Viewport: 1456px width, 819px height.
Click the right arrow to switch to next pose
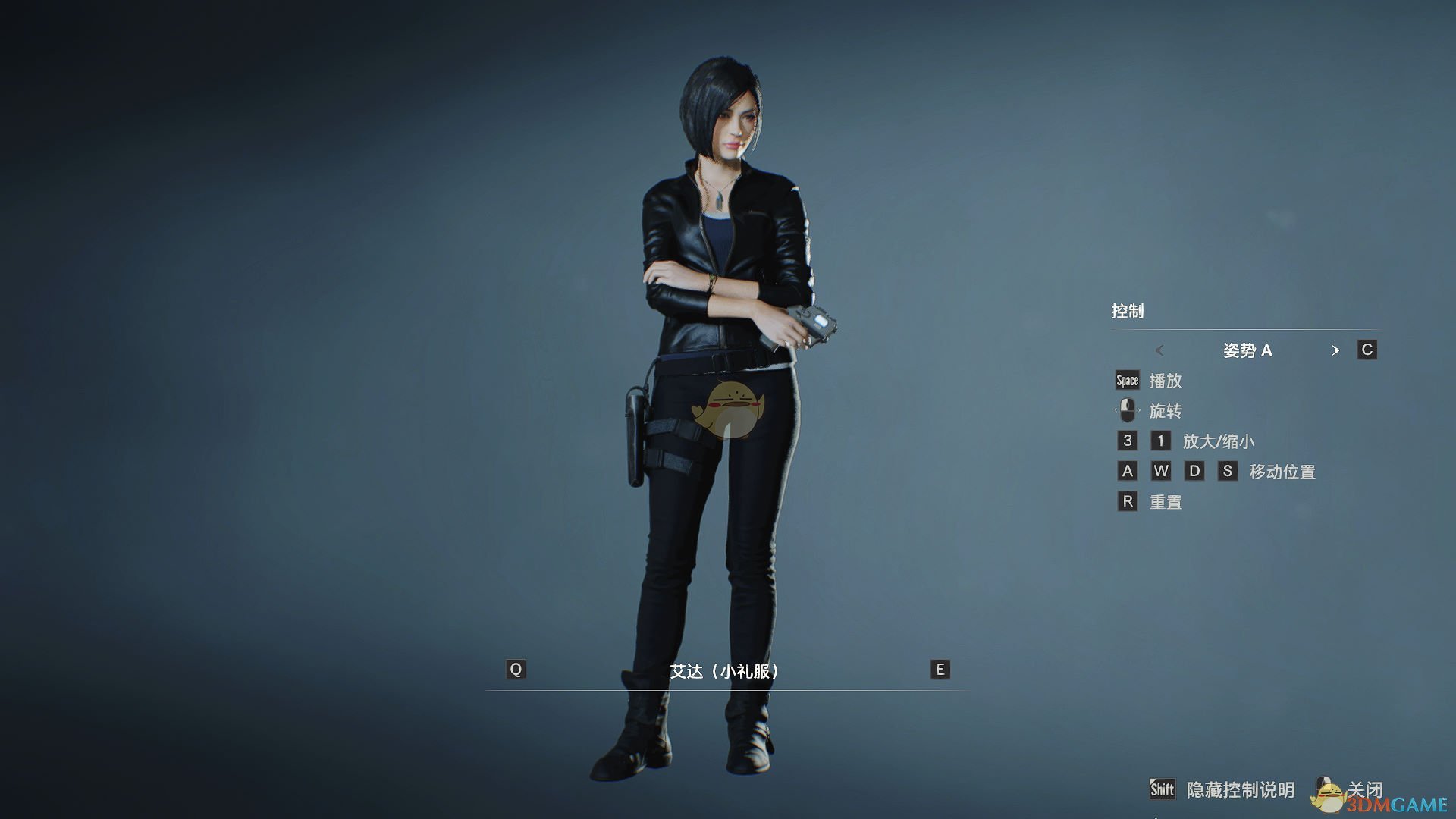[x=1336, y=350]
